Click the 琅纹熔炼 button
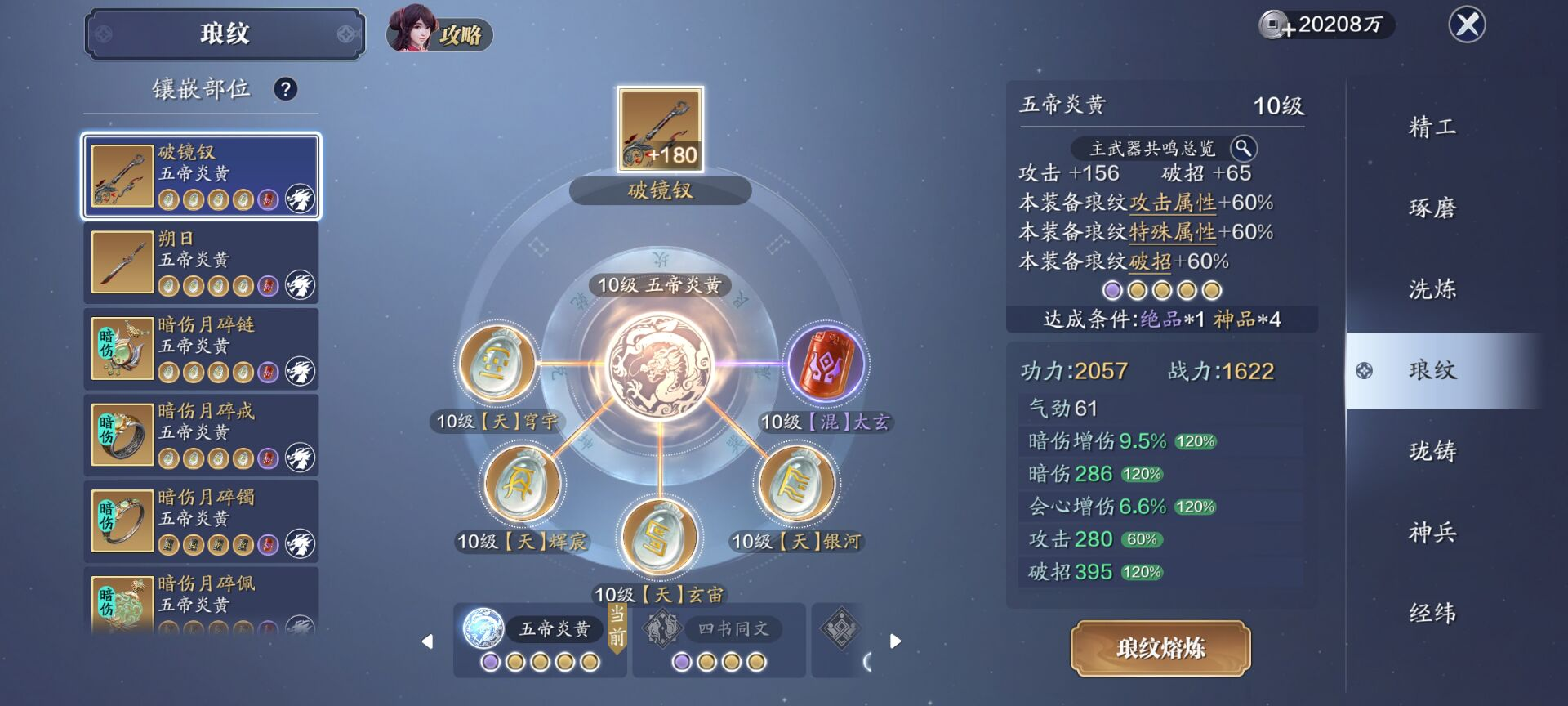 pos(1160,648)
